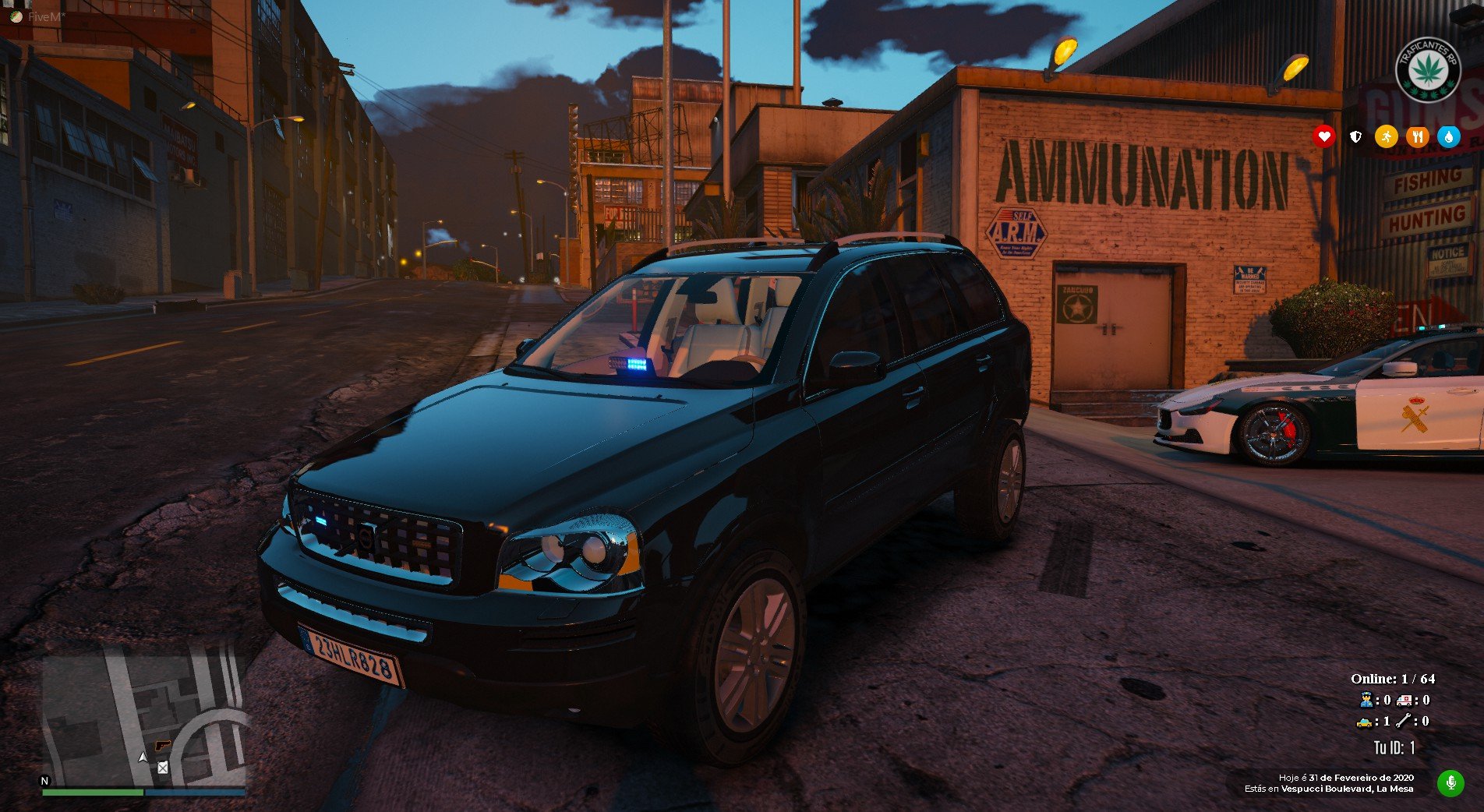
Task: Click the white crossed-box marker on minimap
Action: [x=162, y=768]
